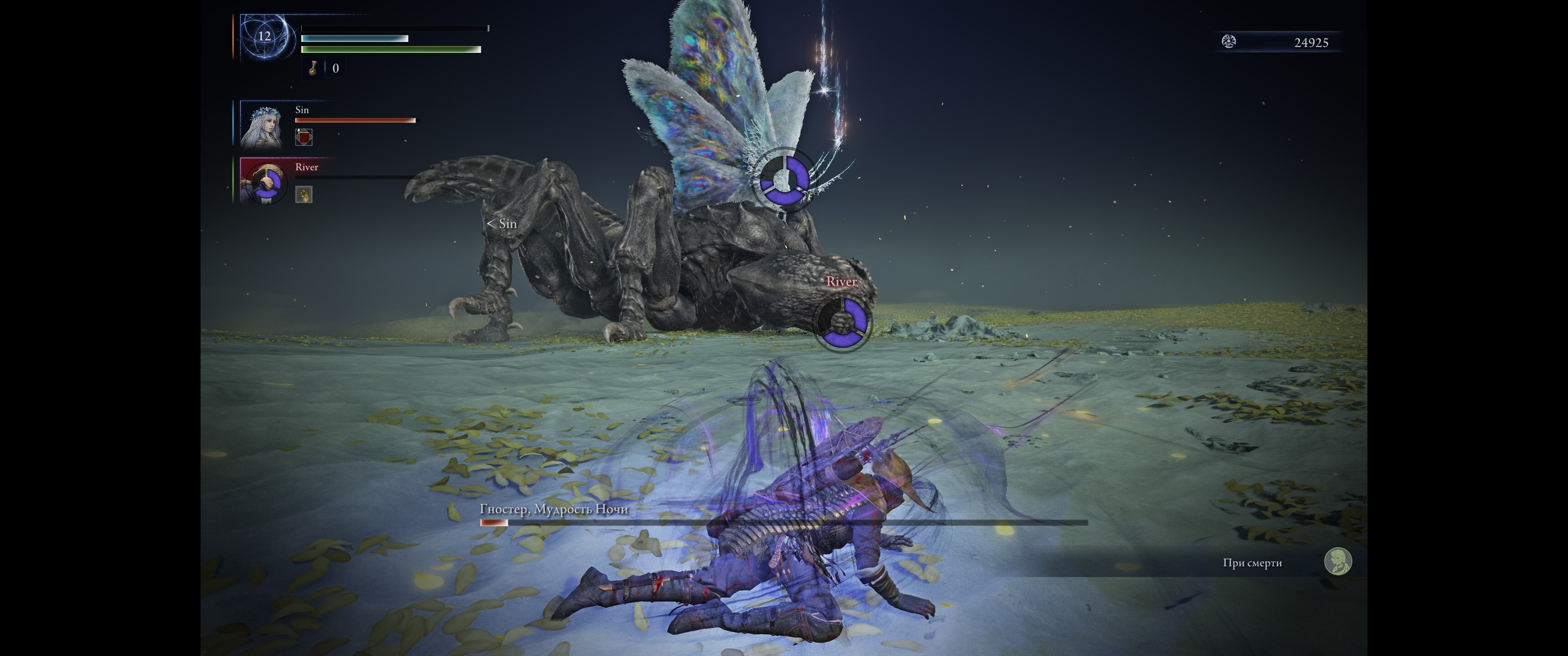Image resolution: width=1568 pixels, height=656 pixels.
Task: Select the level 12 character emblem
Action: click(x=264, y=36)
